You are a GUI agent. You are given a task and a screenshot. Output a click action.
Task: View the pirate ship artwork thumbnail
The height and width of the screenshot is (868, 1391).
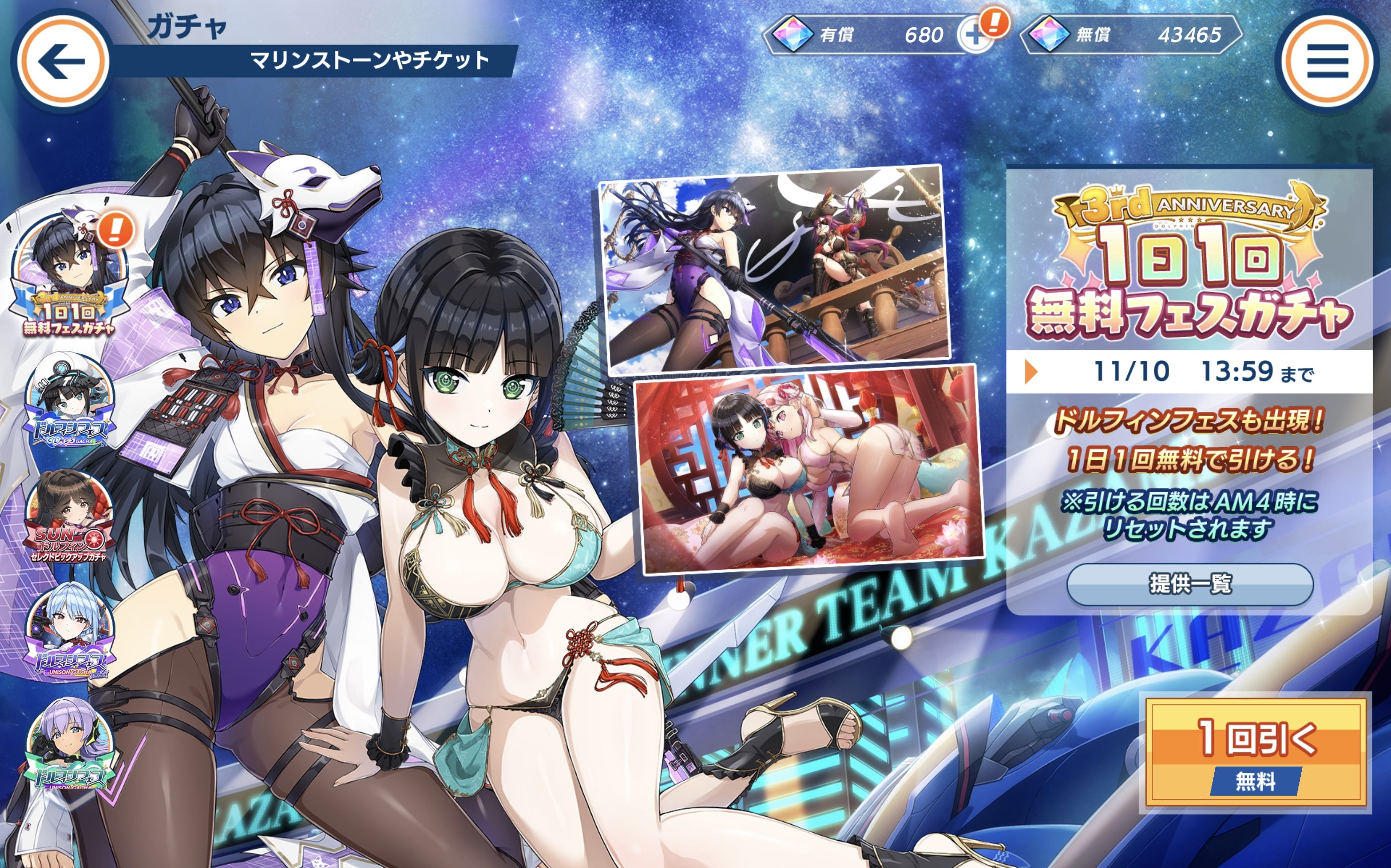tap(773, 268)
